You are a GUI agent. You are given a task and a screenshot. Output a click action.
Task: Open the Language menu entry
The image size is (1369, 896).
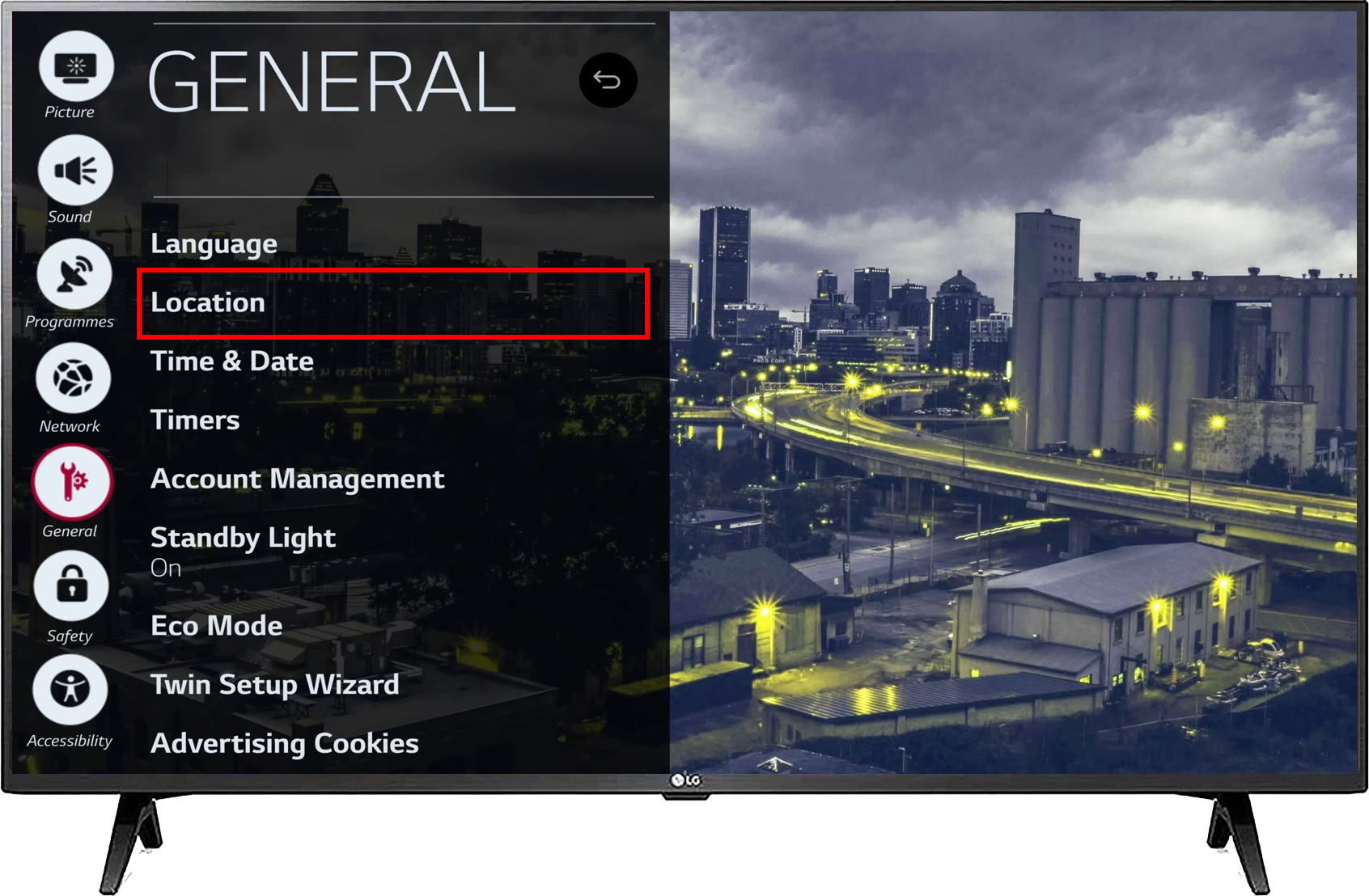[x=214, y=243]
